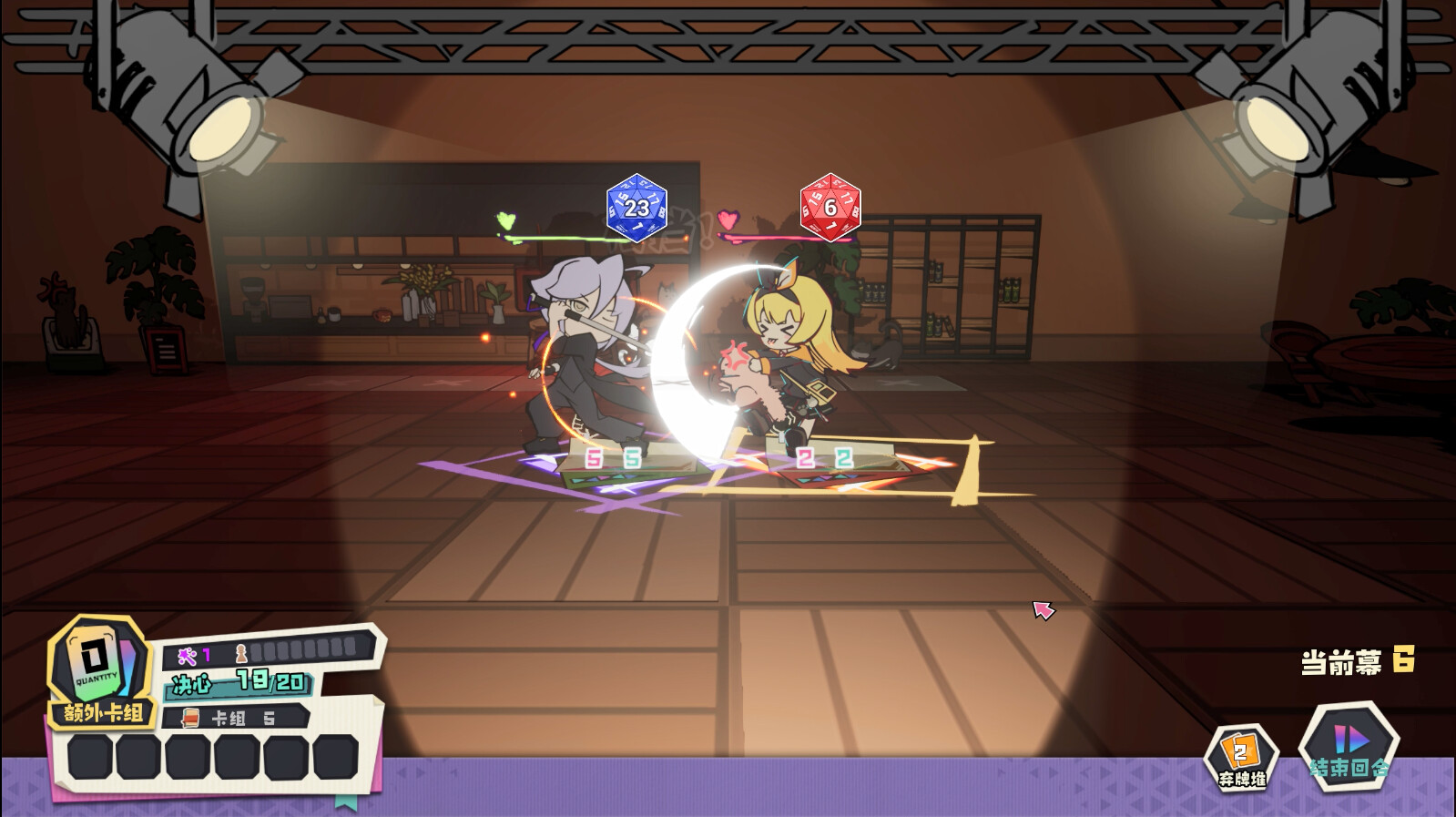Select the purple magic wand icon

[186, 654]
